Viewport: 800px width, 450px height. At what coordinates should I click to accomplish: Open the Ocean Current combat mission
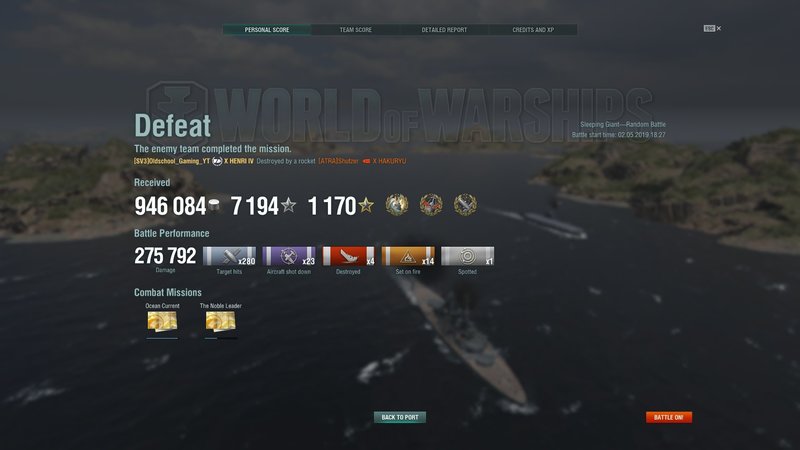tap(162, 321)
